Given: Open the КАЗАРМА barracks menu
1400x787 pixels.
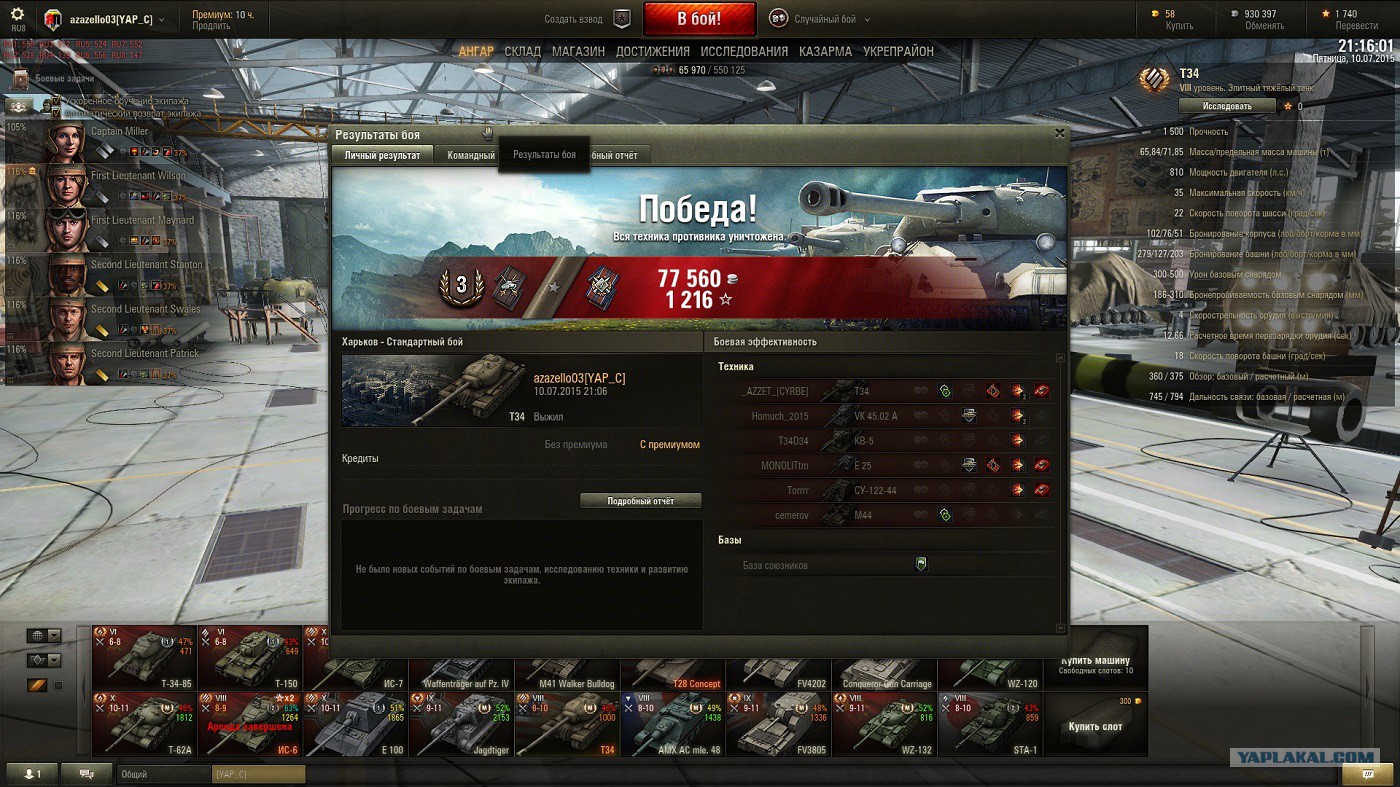Looking at the screenshot, I should click(x=825, y=52).
